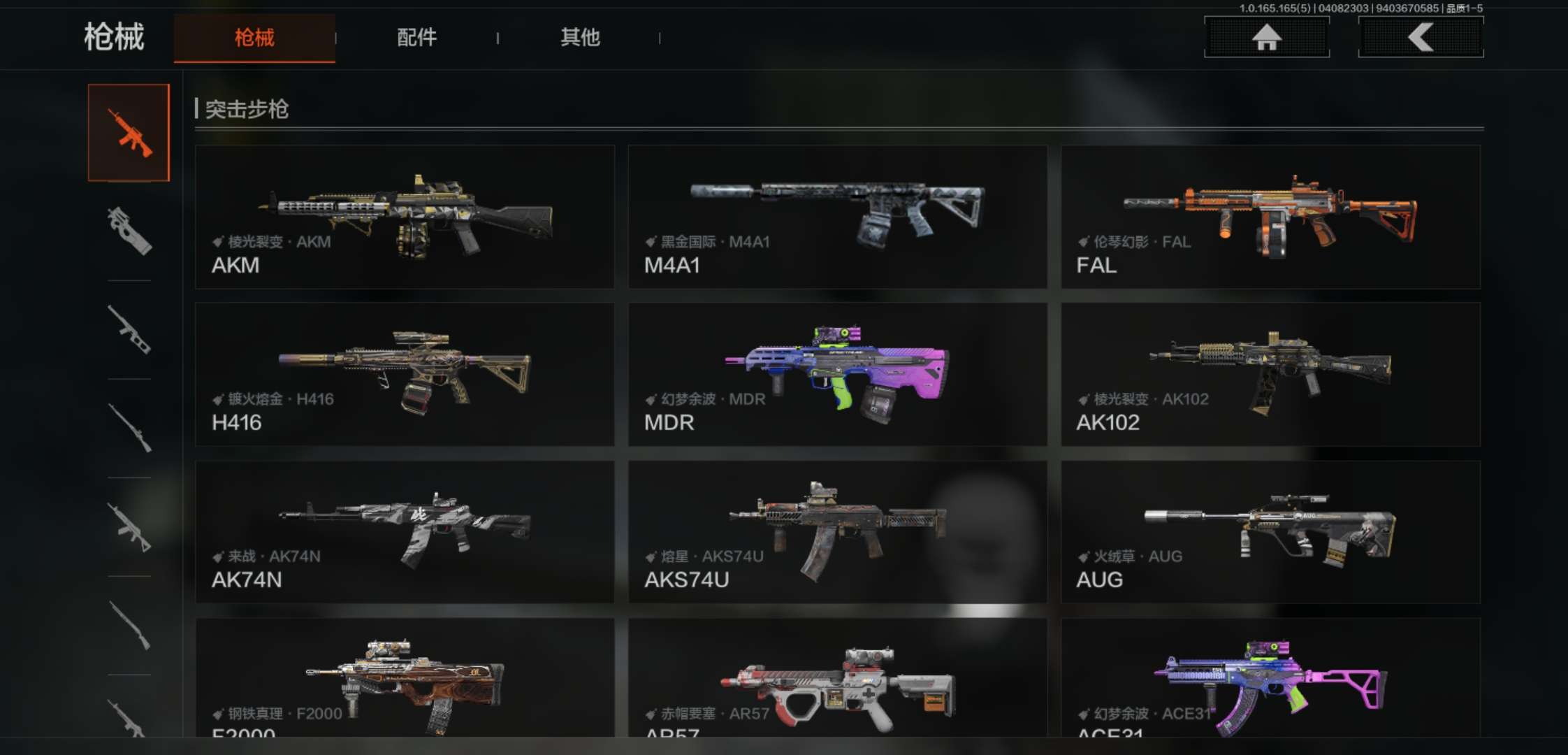Pick the F2000 rifle tile

click(405, 678)
